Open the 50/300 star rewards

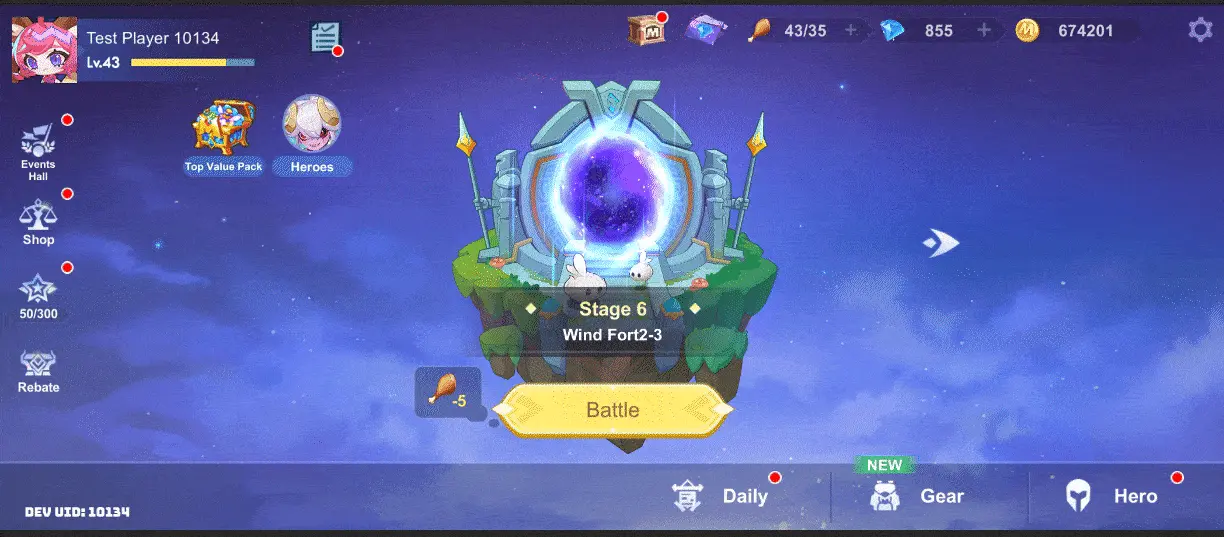[38, 295]
